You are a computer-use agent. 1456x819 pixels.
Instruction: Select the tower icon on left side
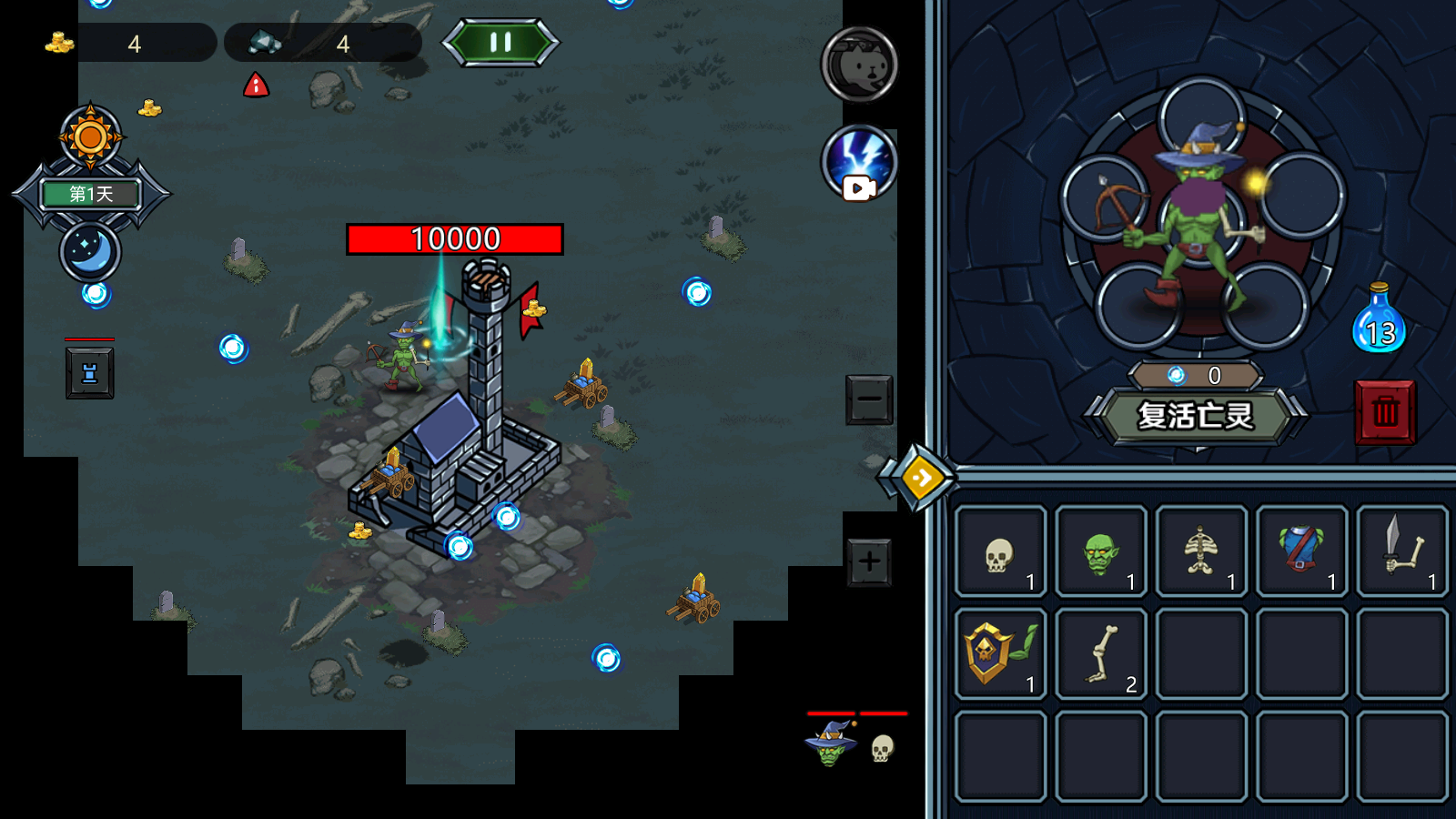(x=90, y=373)
